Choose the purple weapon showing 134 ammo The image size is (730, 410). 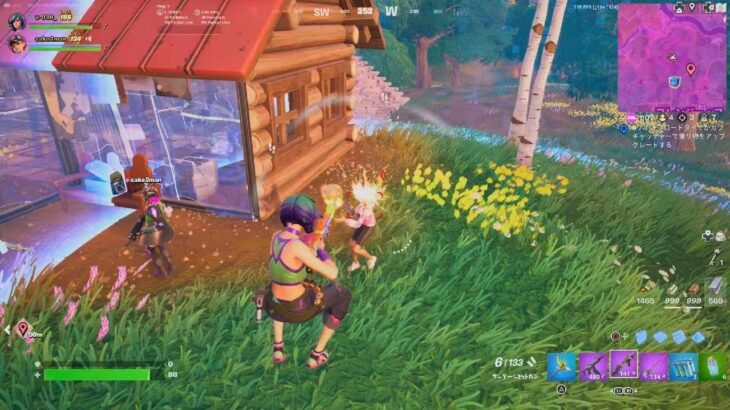654,367
